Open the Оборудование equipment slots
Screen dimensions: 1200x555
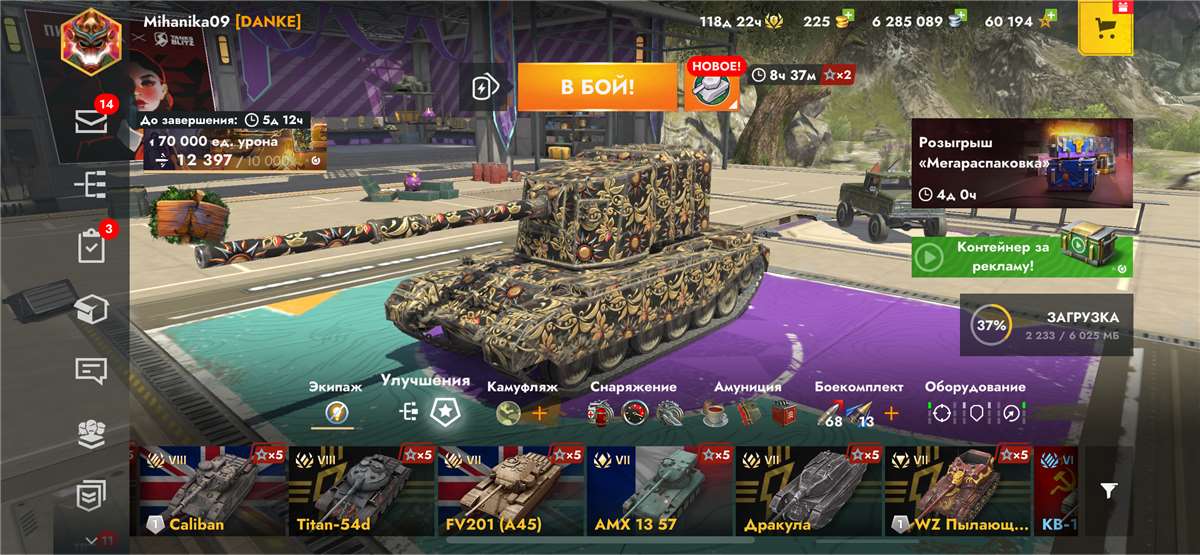tap(974, 411)
